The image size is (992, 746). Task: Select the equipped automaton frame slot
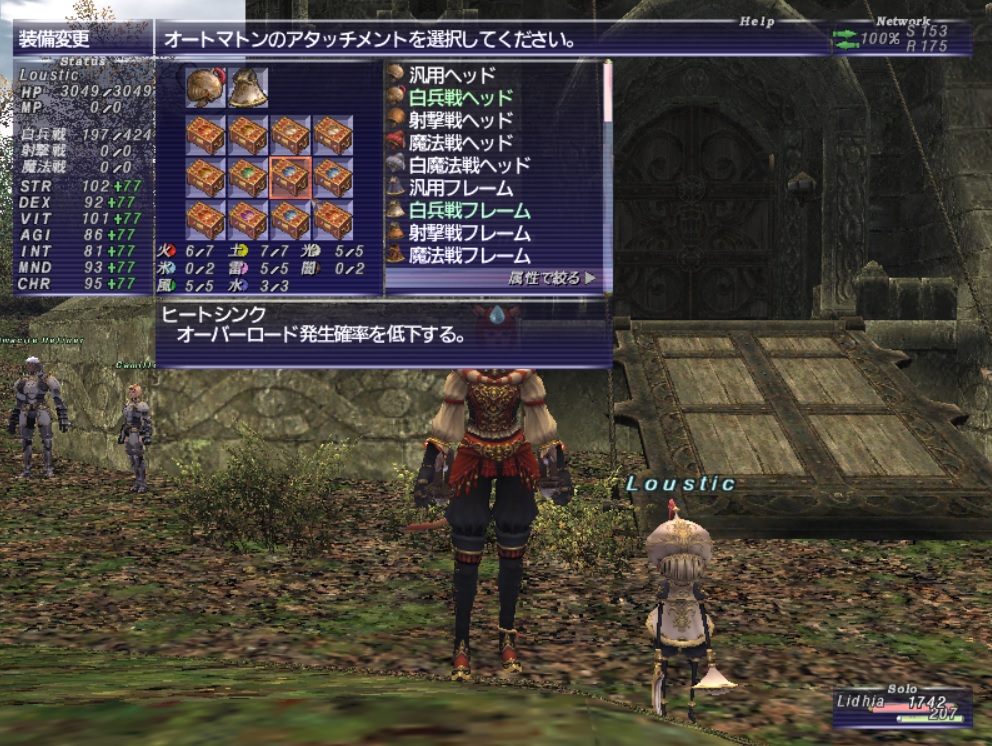pos(247,88)
